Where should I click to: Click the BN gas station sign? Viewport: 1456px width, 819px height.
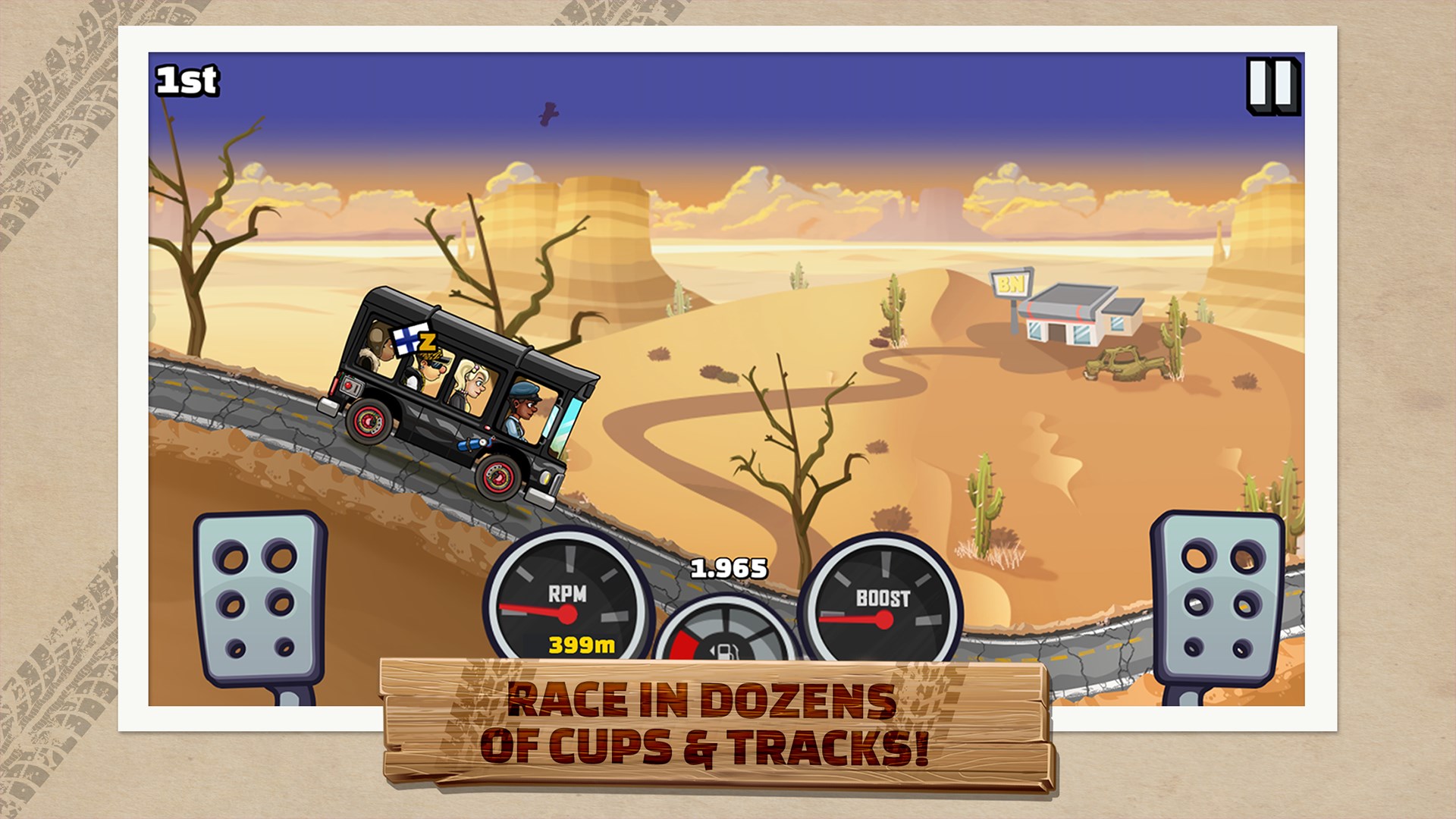(1012, 284)
